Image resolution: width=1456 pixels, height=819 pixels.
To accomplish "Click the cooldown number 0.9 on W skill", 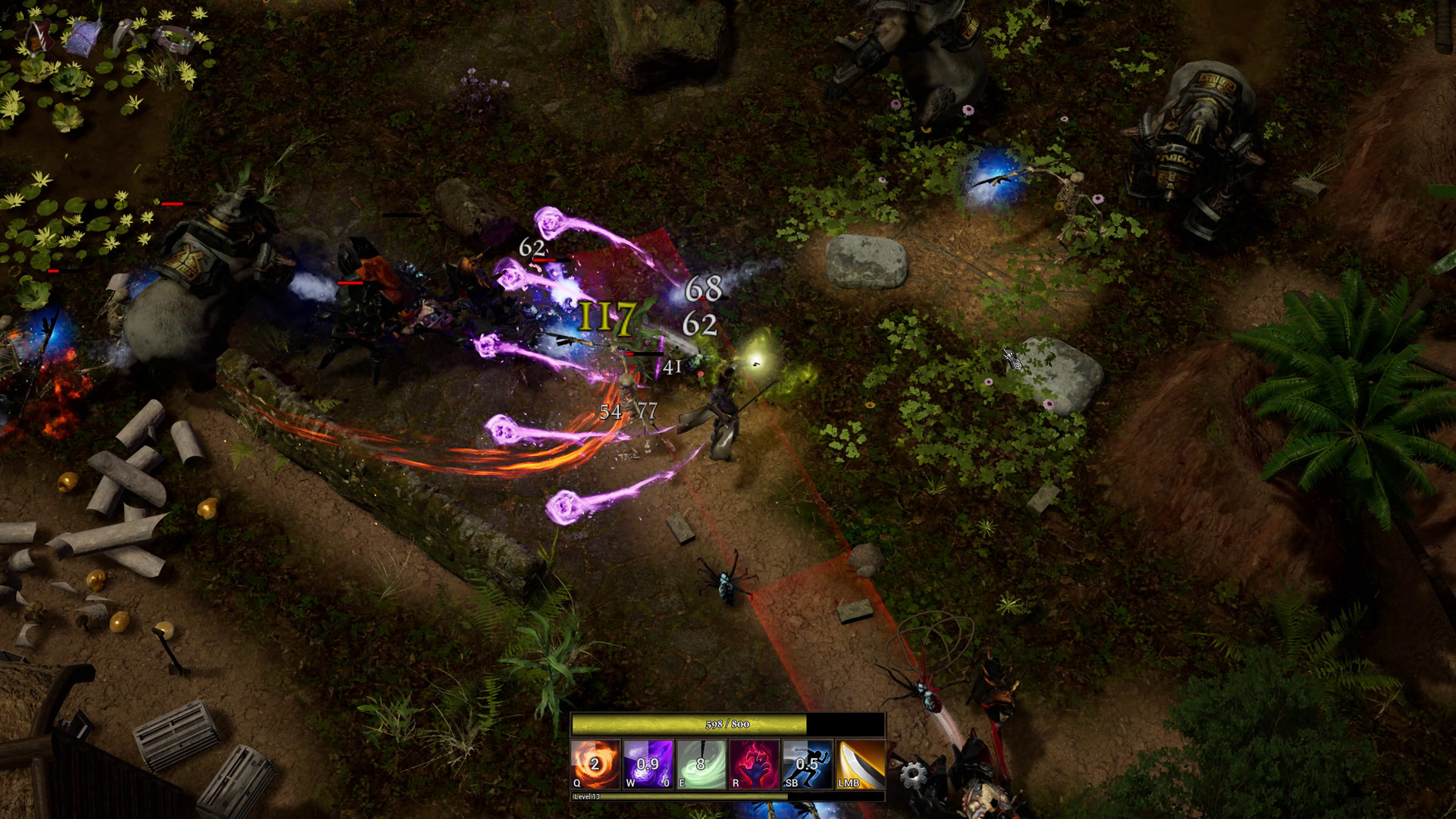I will pyautogui.click(x=648, y=764).
